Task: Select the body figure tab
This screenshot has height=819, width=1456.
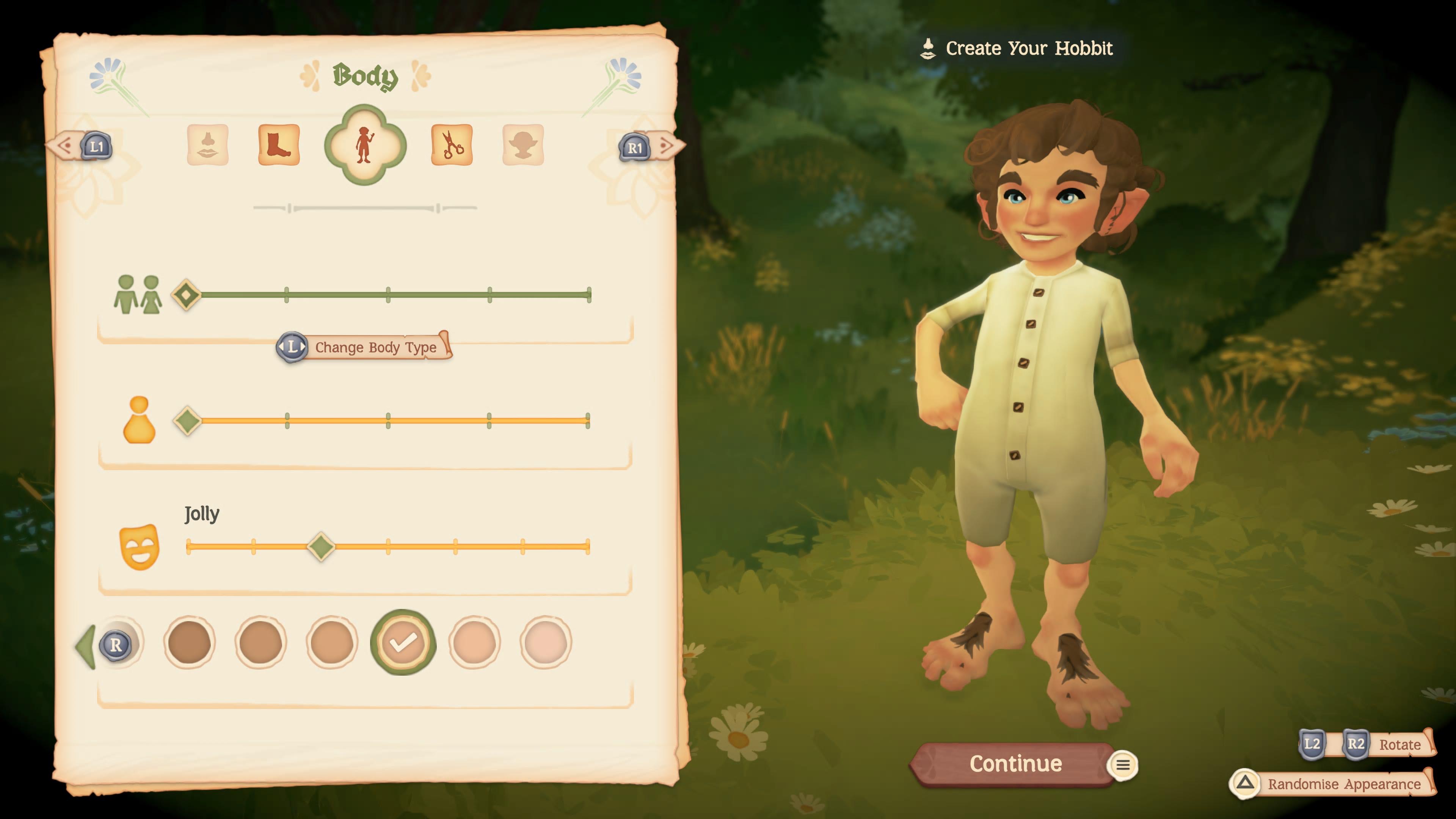Action: 364,145
